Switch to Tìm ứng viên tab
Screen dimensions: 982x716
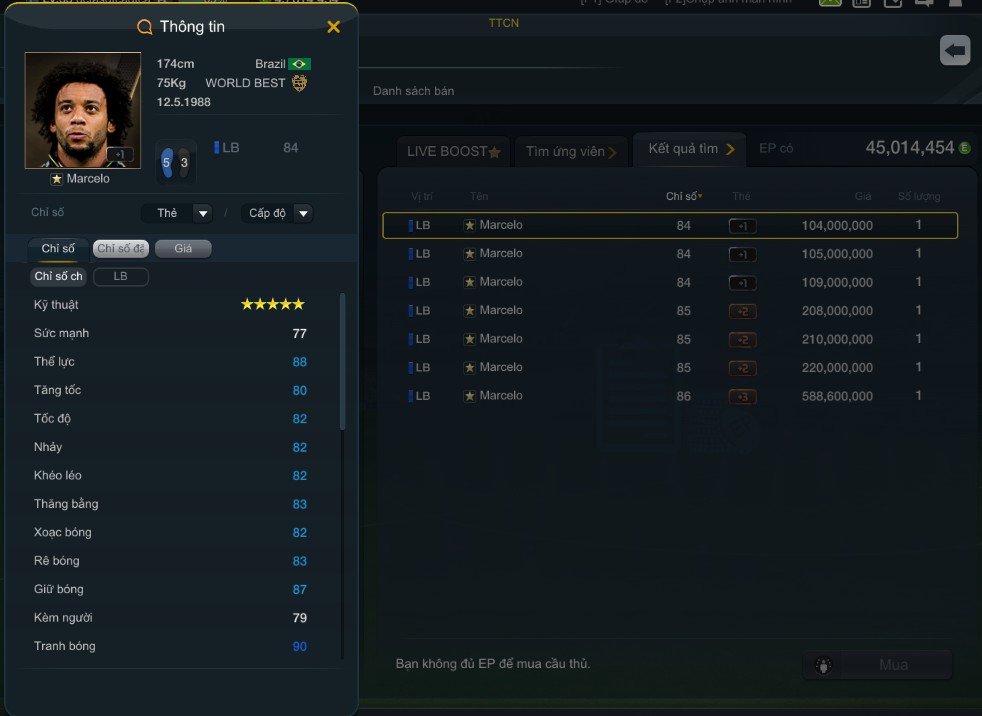(x=571, y=151)
